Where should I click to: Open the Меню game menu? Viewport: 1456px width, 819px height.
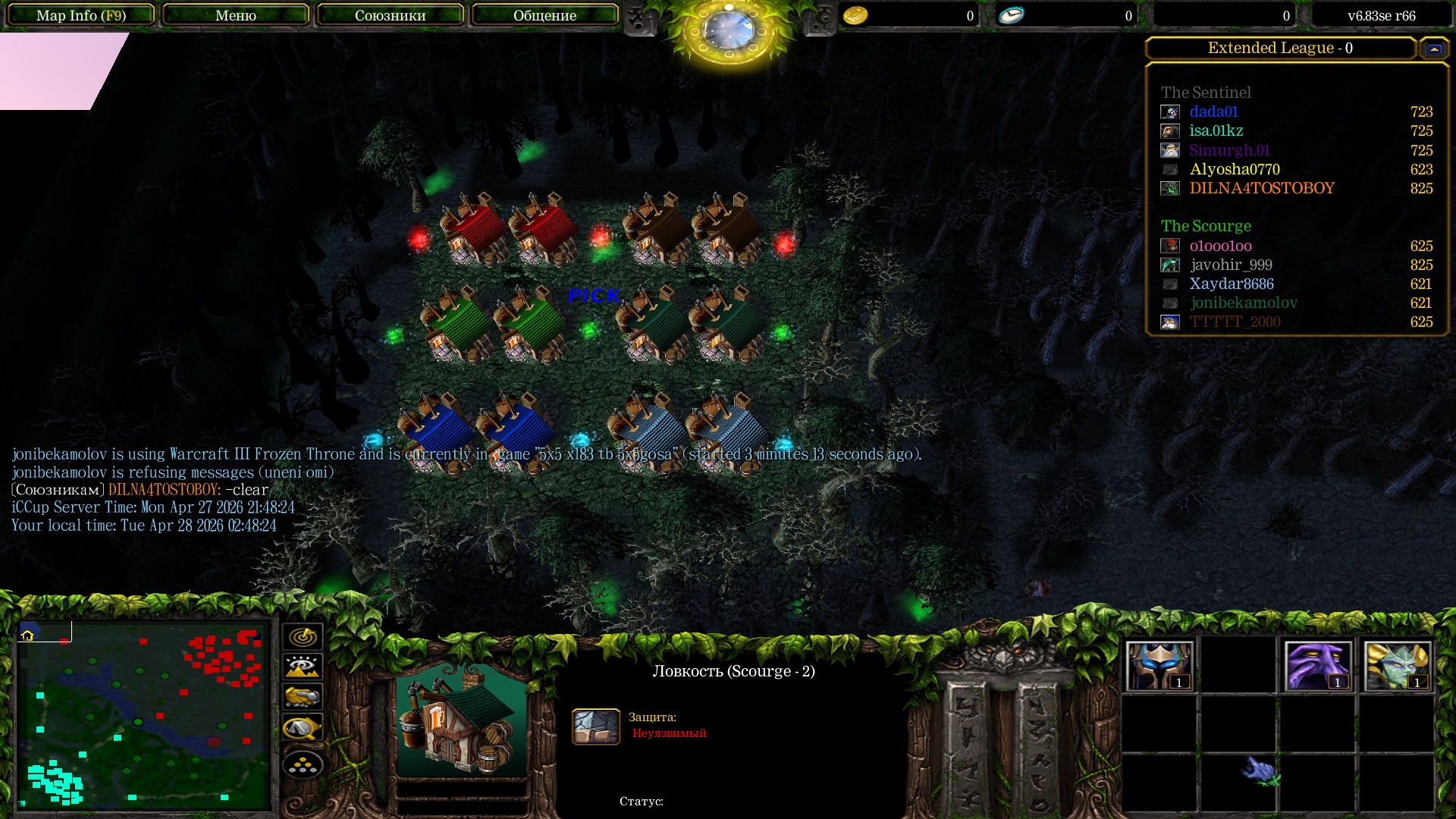click(x=235, y=15)
